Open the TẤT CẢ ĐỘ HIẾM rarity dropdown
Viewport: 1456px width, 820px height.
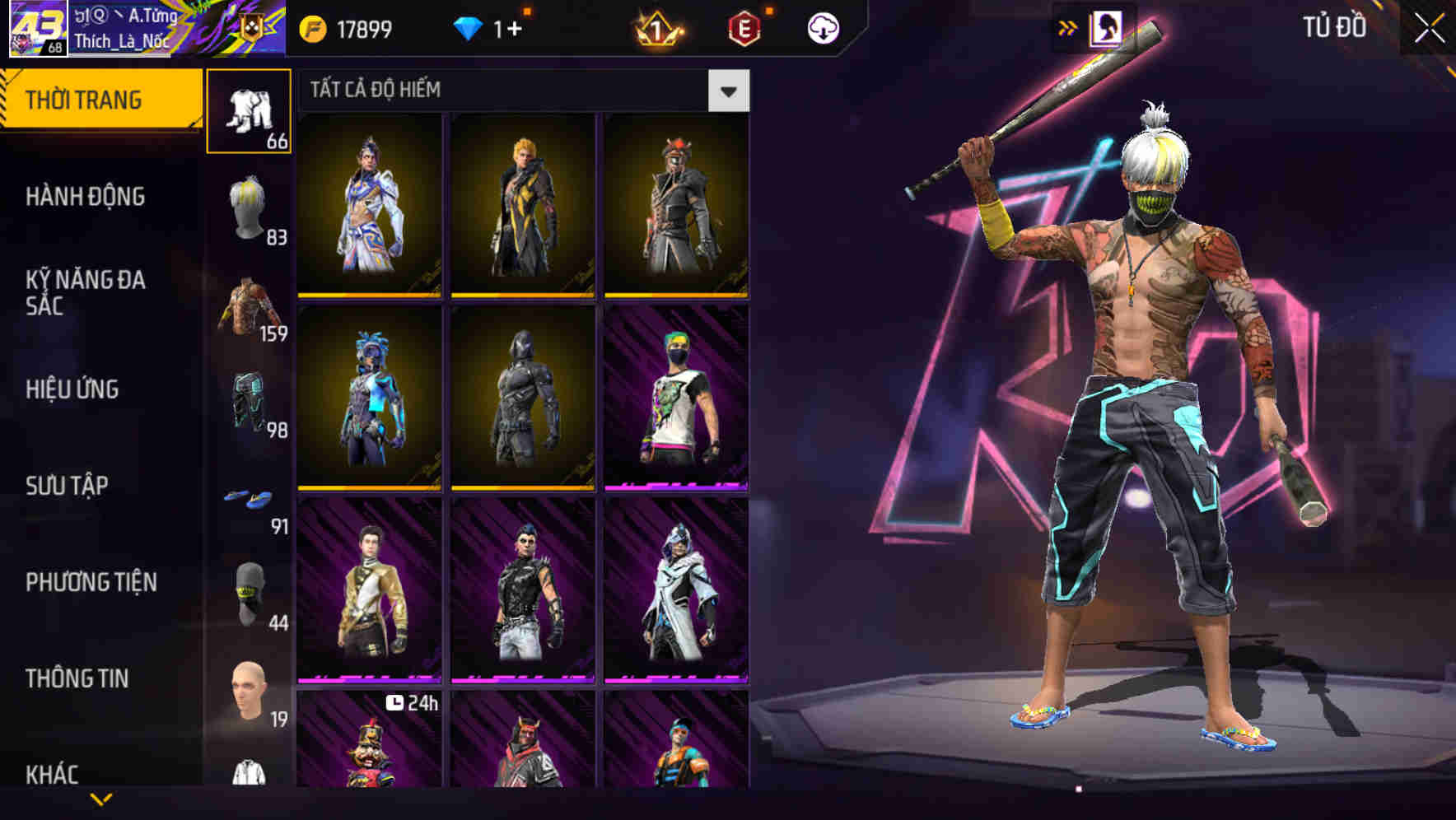pos(728,91)
